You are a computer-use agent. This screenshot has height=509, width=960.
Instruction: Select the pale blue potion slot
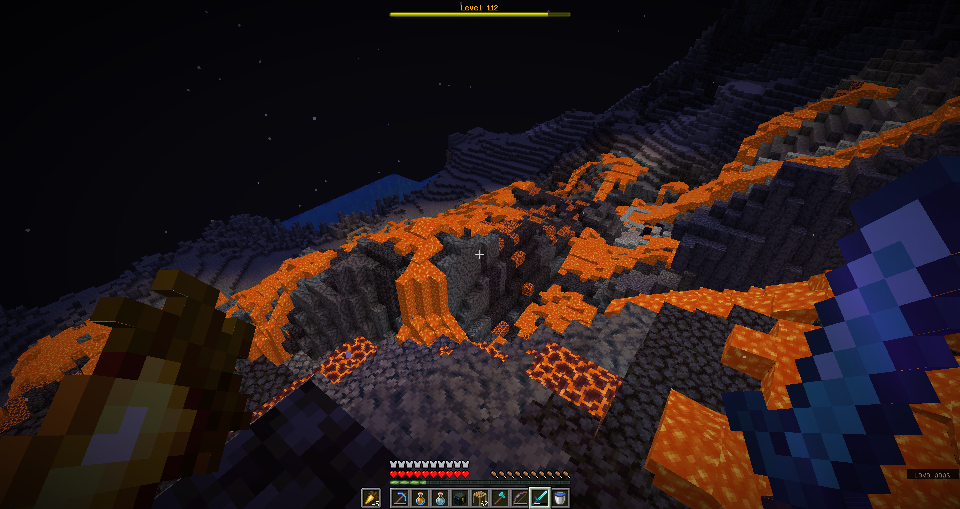point(440,497)
